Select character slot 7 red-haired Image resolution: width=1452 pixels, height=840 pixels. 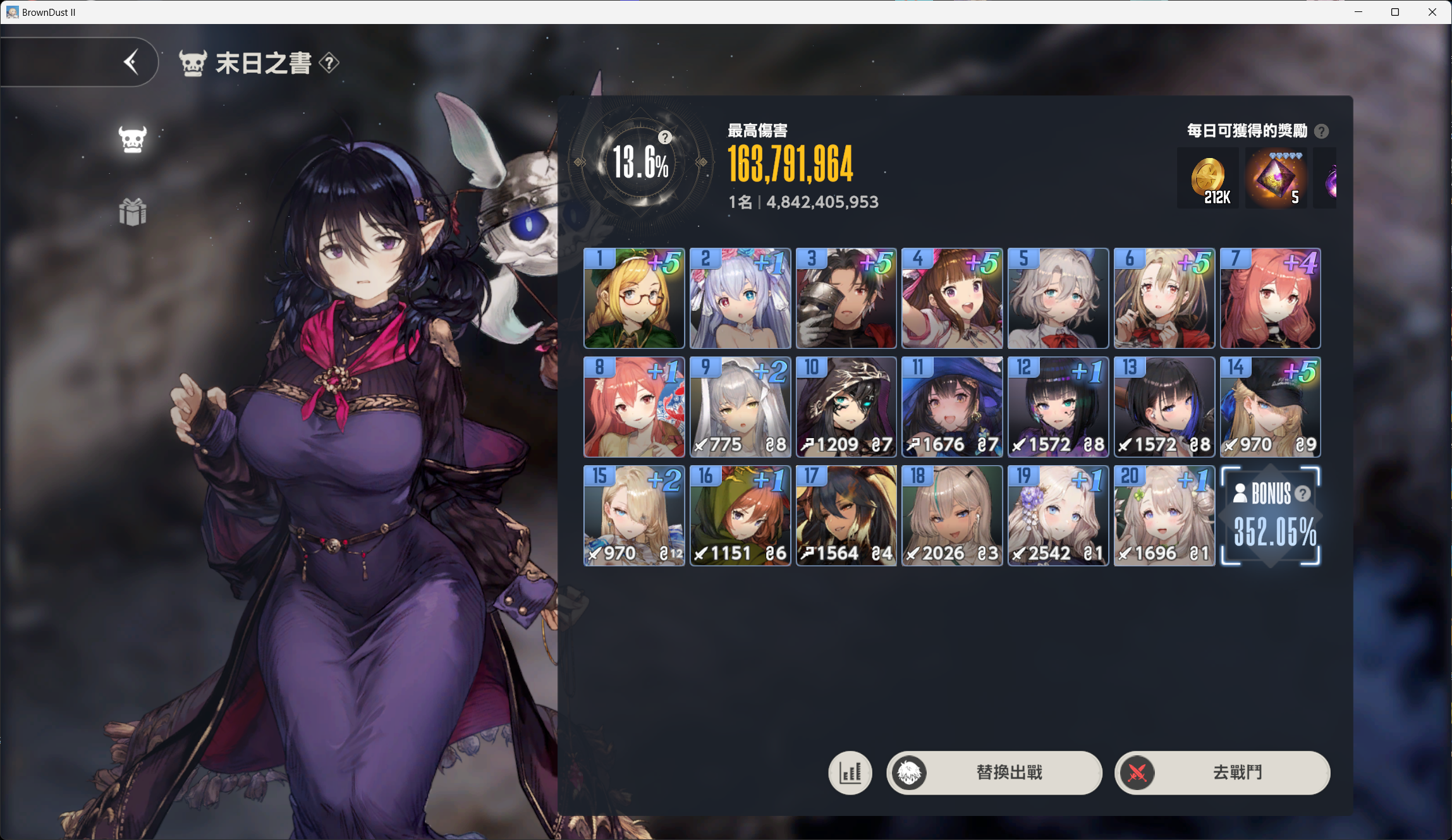click(1270, 298)
